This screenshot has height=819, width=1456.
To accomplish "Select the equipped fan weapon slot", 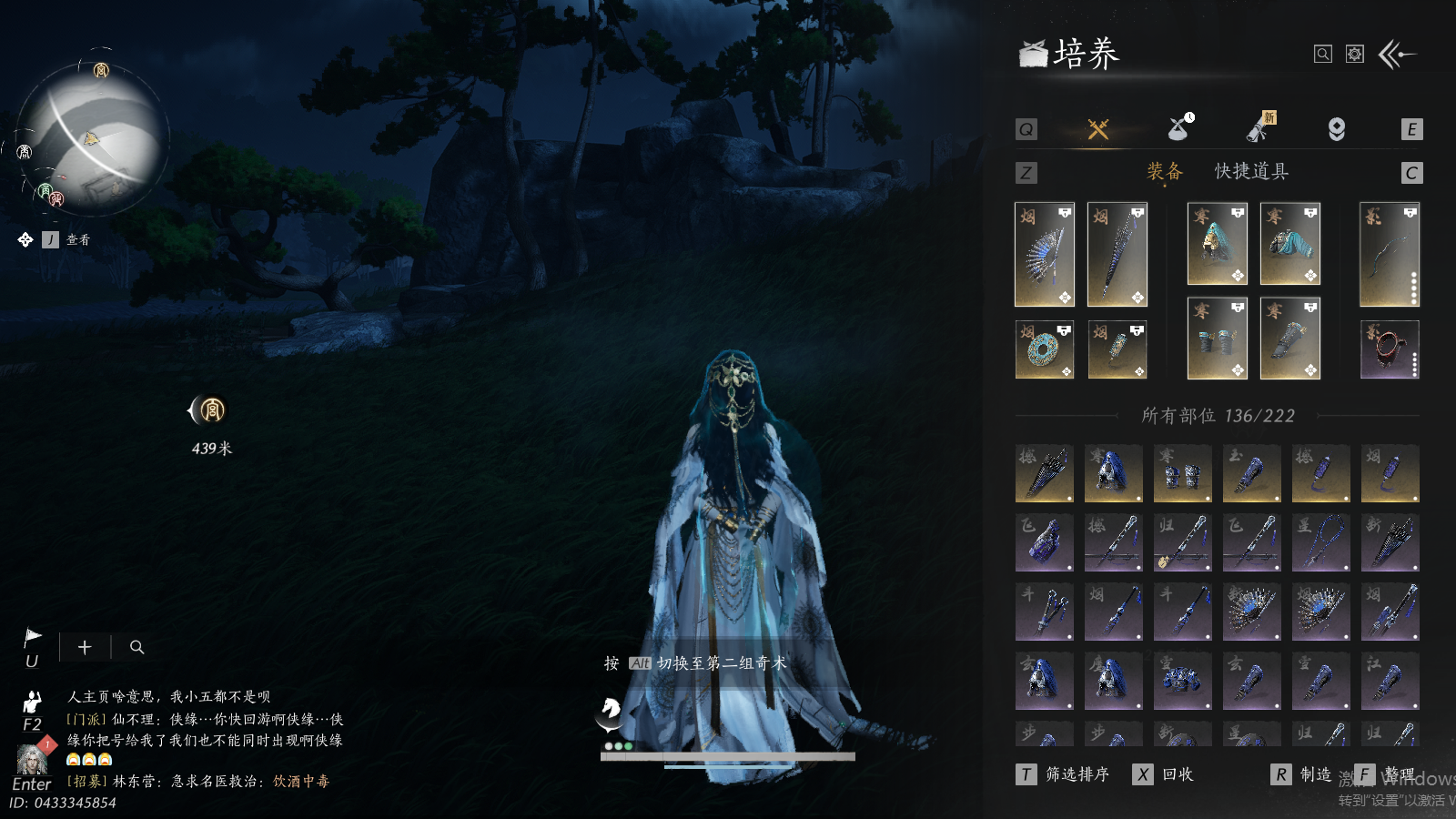I will (1045, 255).
